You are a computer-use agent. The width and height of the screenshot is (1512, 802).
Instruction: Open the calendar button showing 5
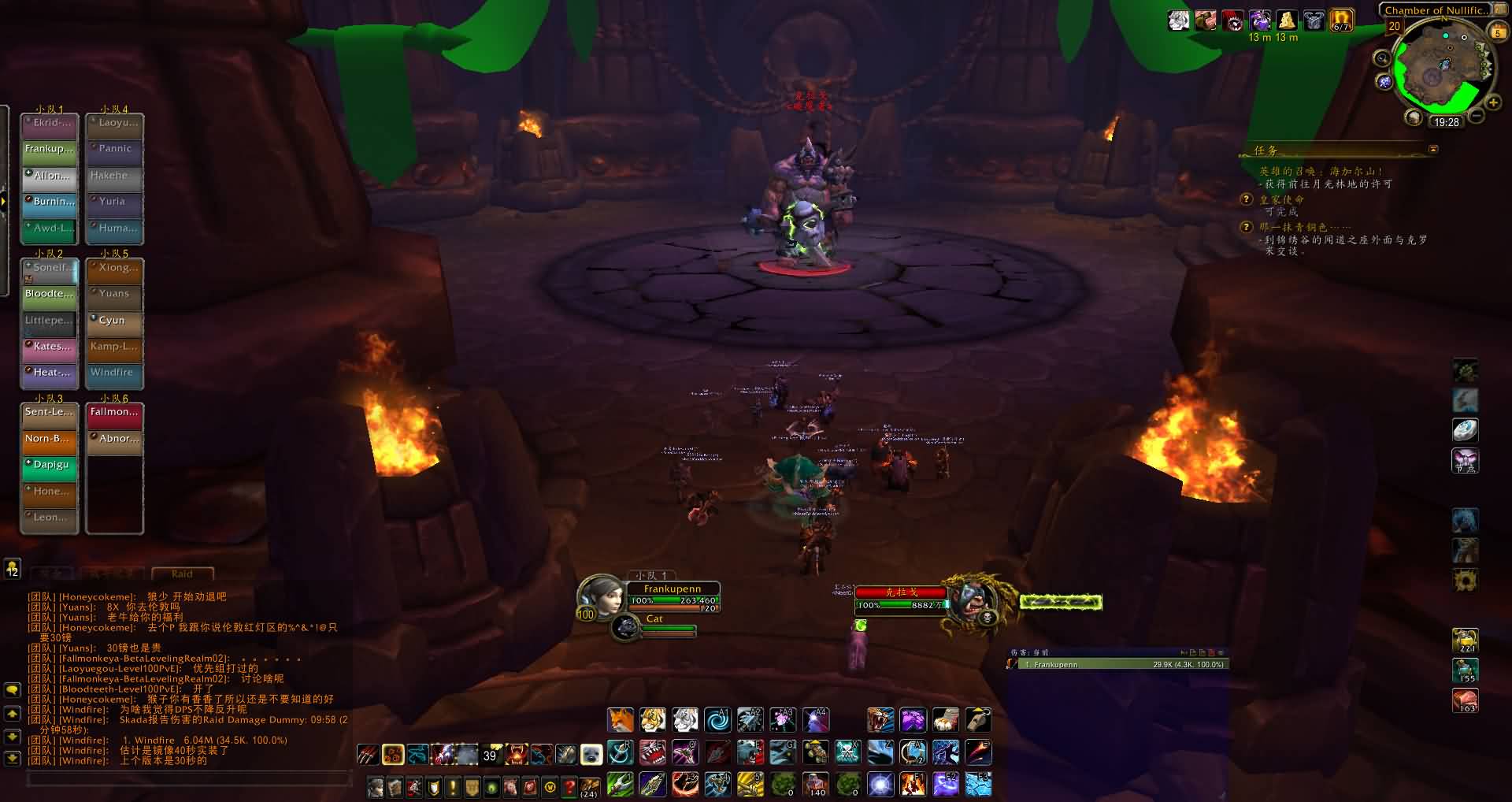[1497, 32]
